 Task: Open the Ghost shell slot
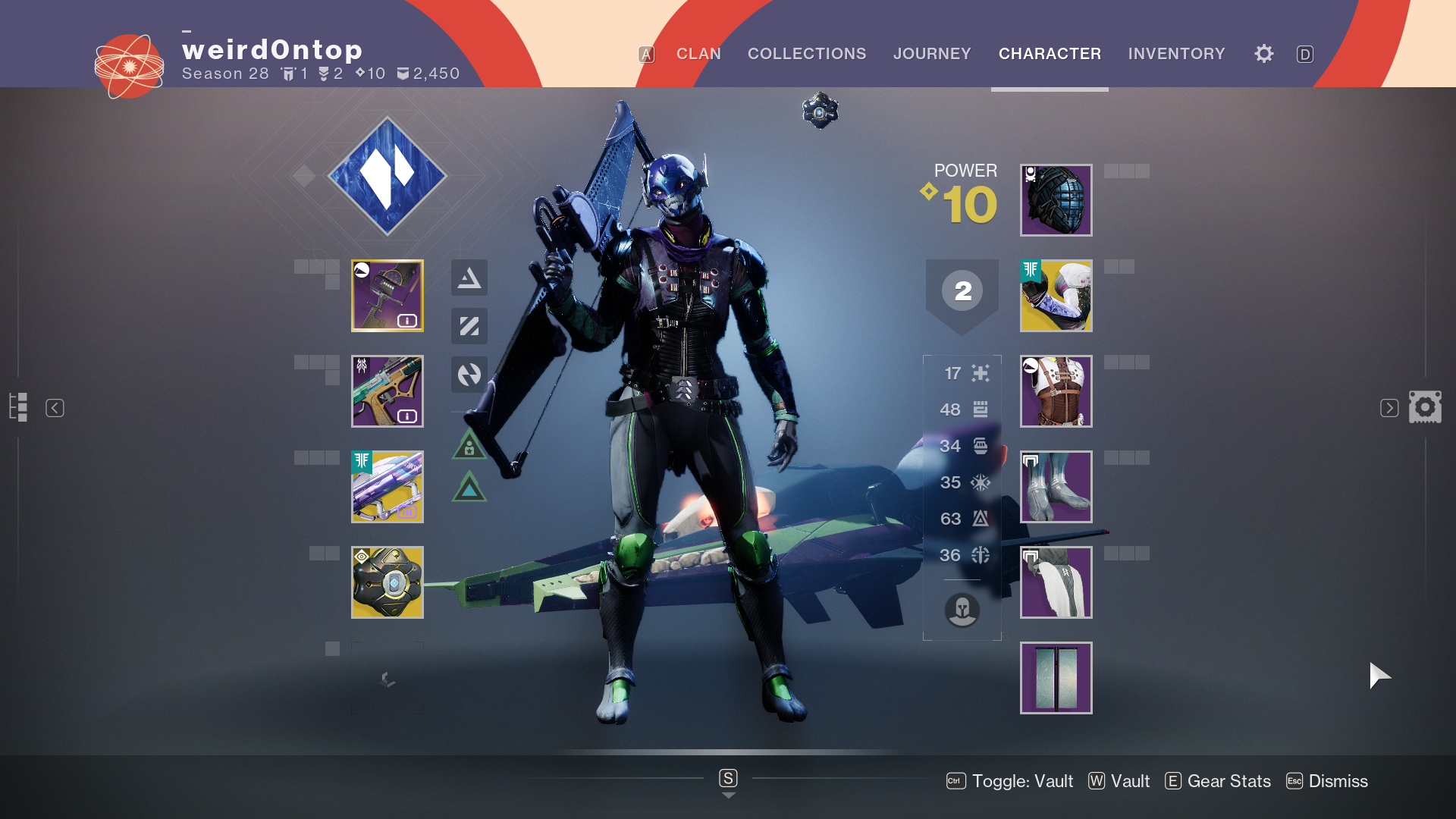click(388, 582)
